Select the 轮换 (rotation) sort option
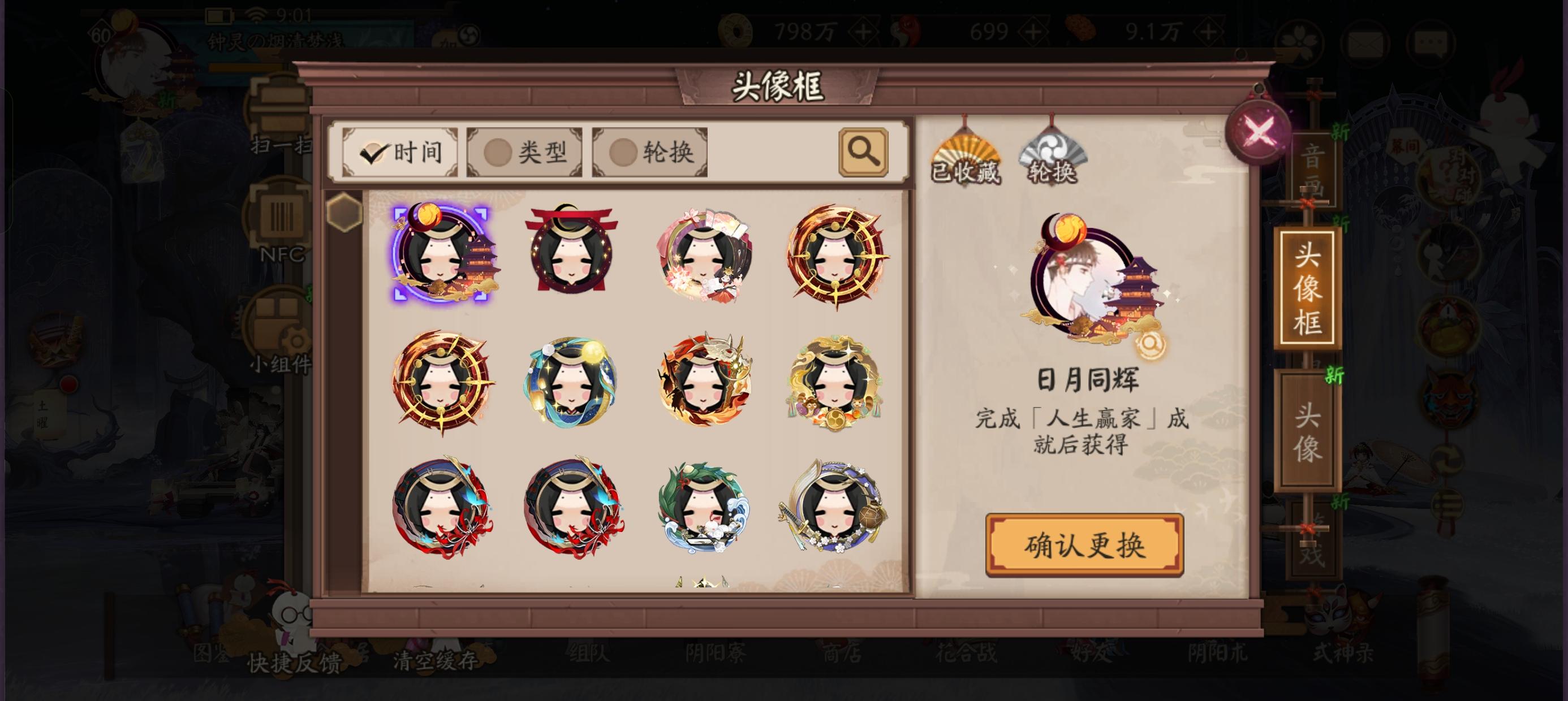The image size is (1568, 701). (x=647, y=152)
